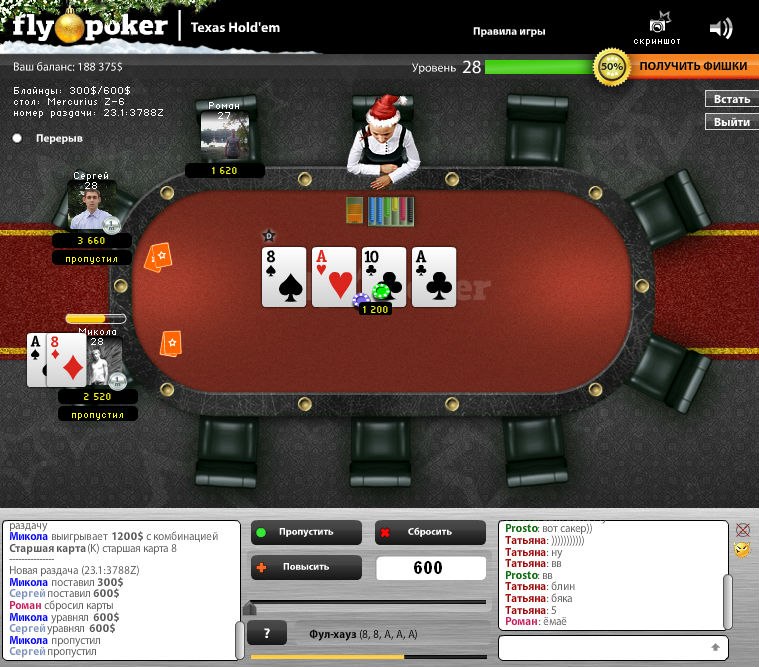Check with the Пропустить button
Viewport: 759px width, 667px height.
click(x=305, y=532)
